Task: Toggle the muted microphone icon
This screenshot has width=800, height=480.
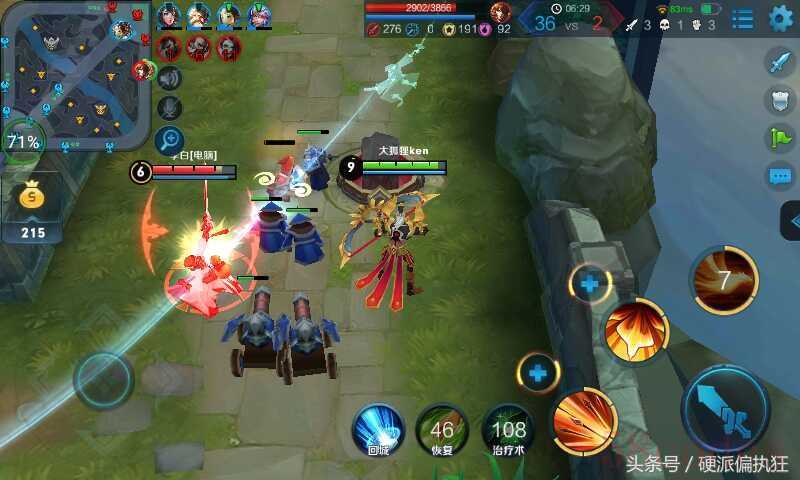Action: click(170, 108)
